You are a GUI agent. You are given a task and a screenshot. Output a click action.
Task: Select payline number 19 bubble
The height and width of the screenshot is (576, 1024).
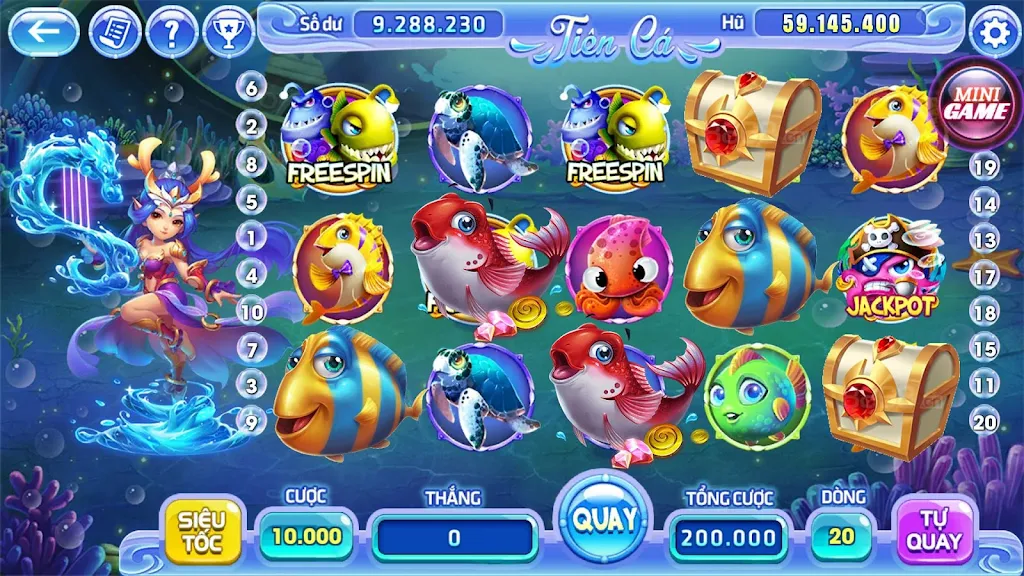(985, 167)
